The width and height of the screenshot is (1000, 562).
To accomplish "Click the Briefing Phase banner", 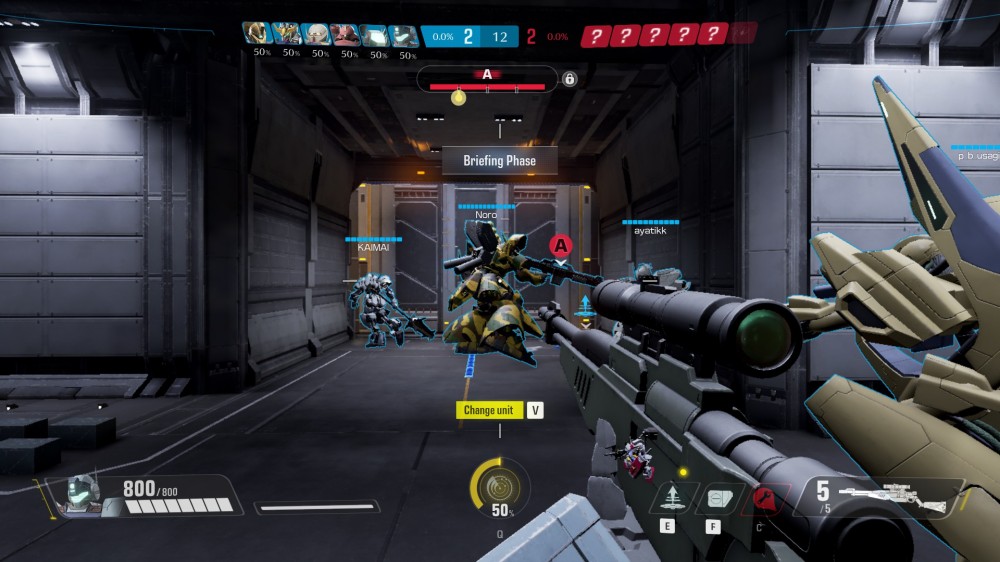I will point(499,161).
